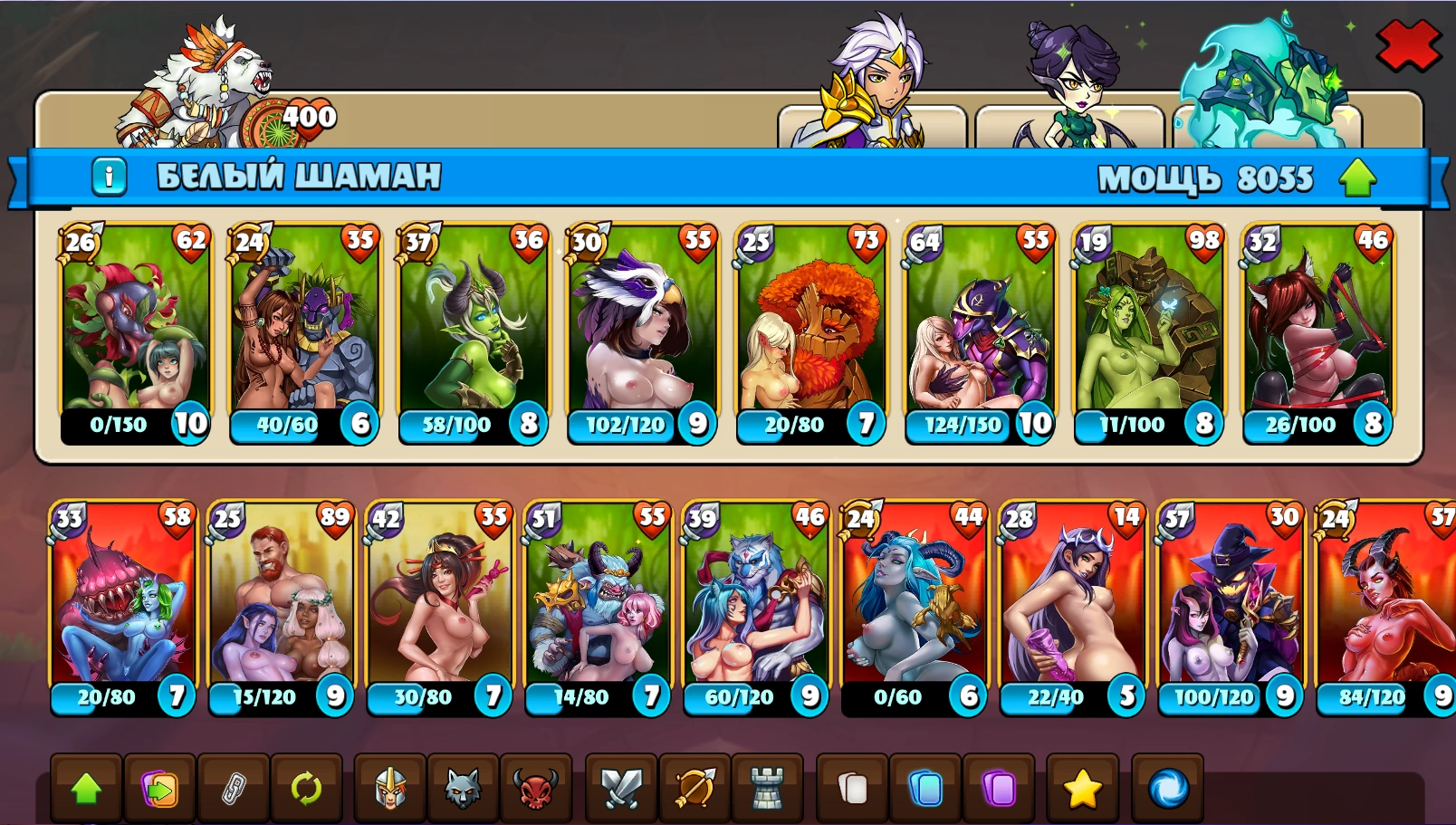Filter cards by the grey wolf icon
The image size is (1456, 825).
tap(463, 788)
